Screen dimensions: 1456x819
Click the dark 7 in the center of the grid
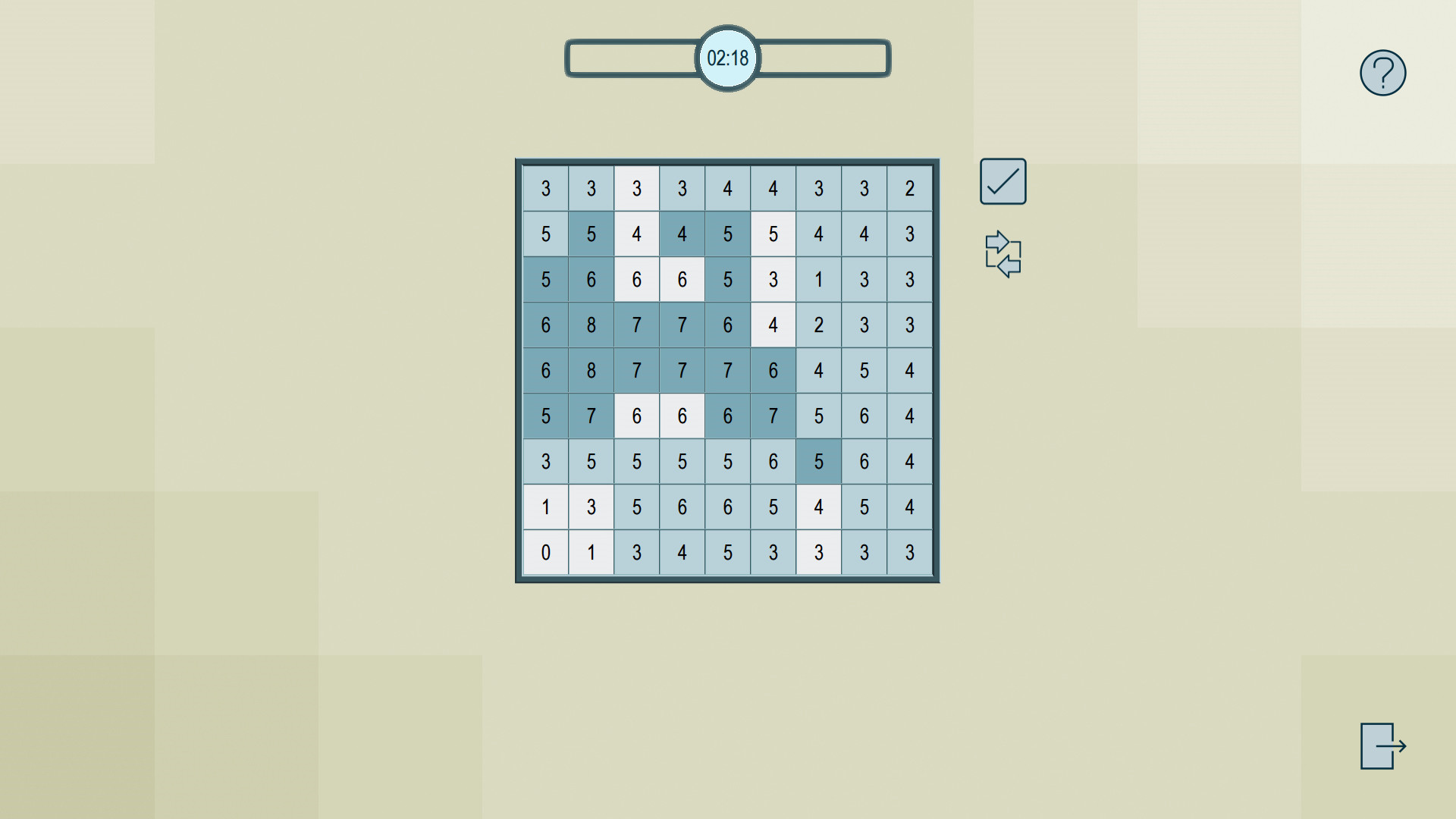tap(727, 371)
